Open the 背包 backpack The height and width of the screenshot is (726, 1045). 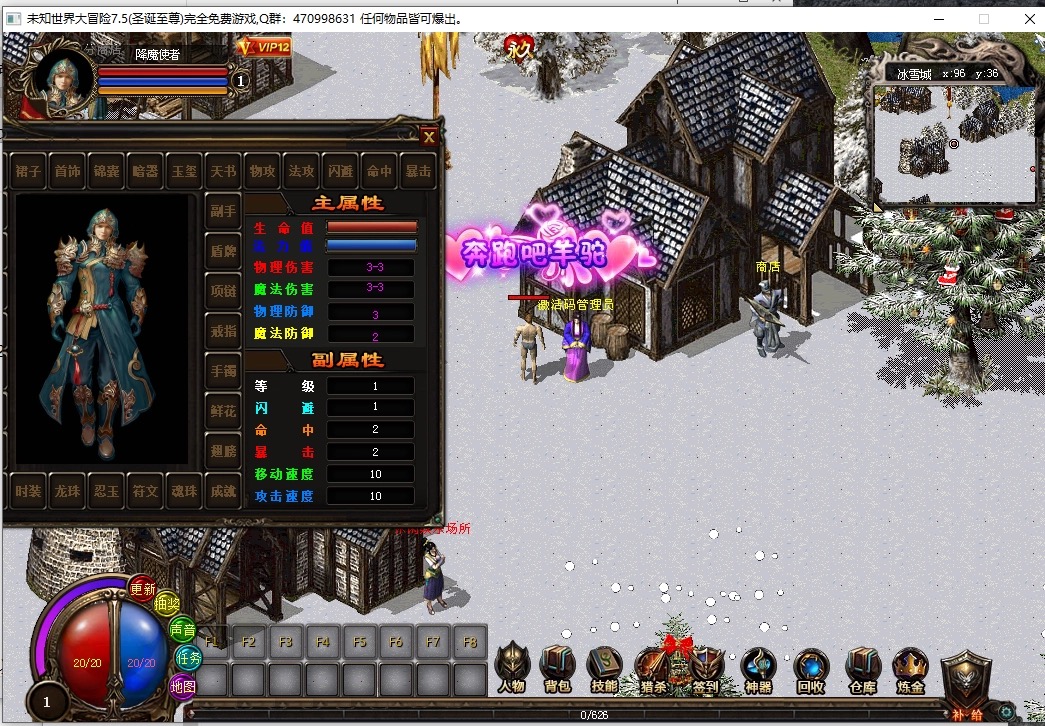557,667
